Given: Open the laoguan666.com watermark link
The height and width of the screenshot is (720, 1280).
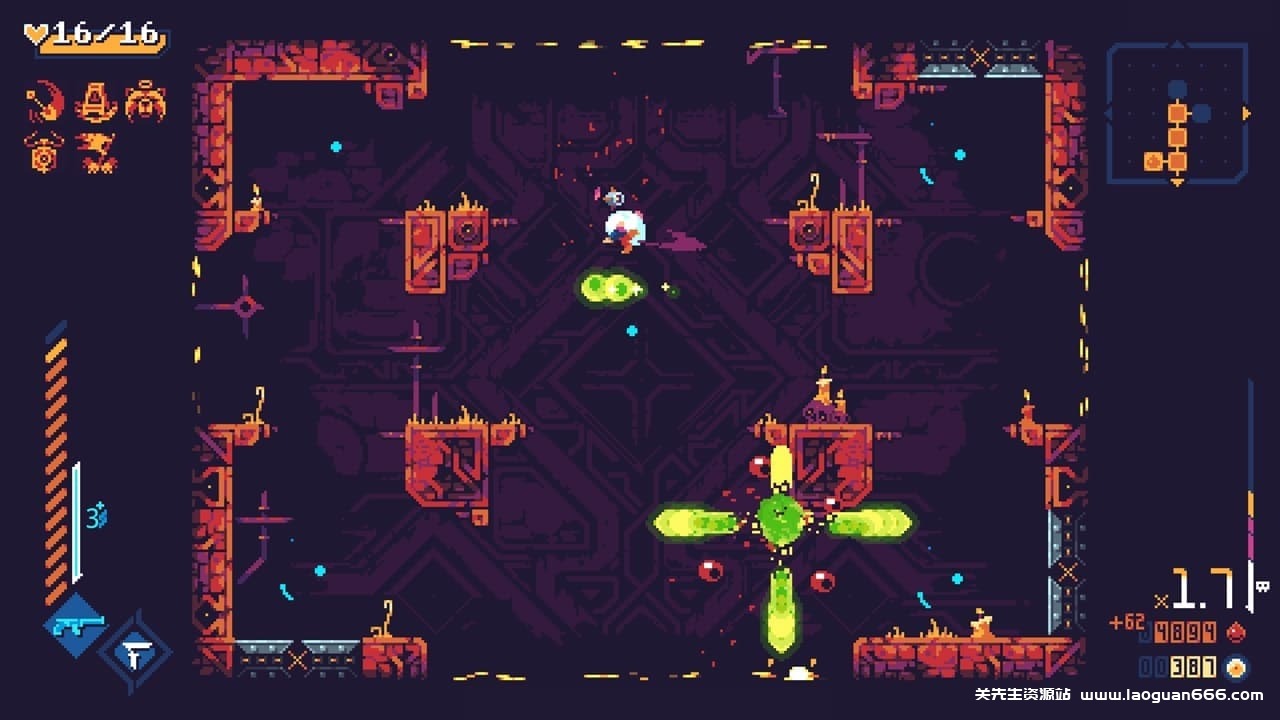Looking at the screenshot, I should [1174, 694].
